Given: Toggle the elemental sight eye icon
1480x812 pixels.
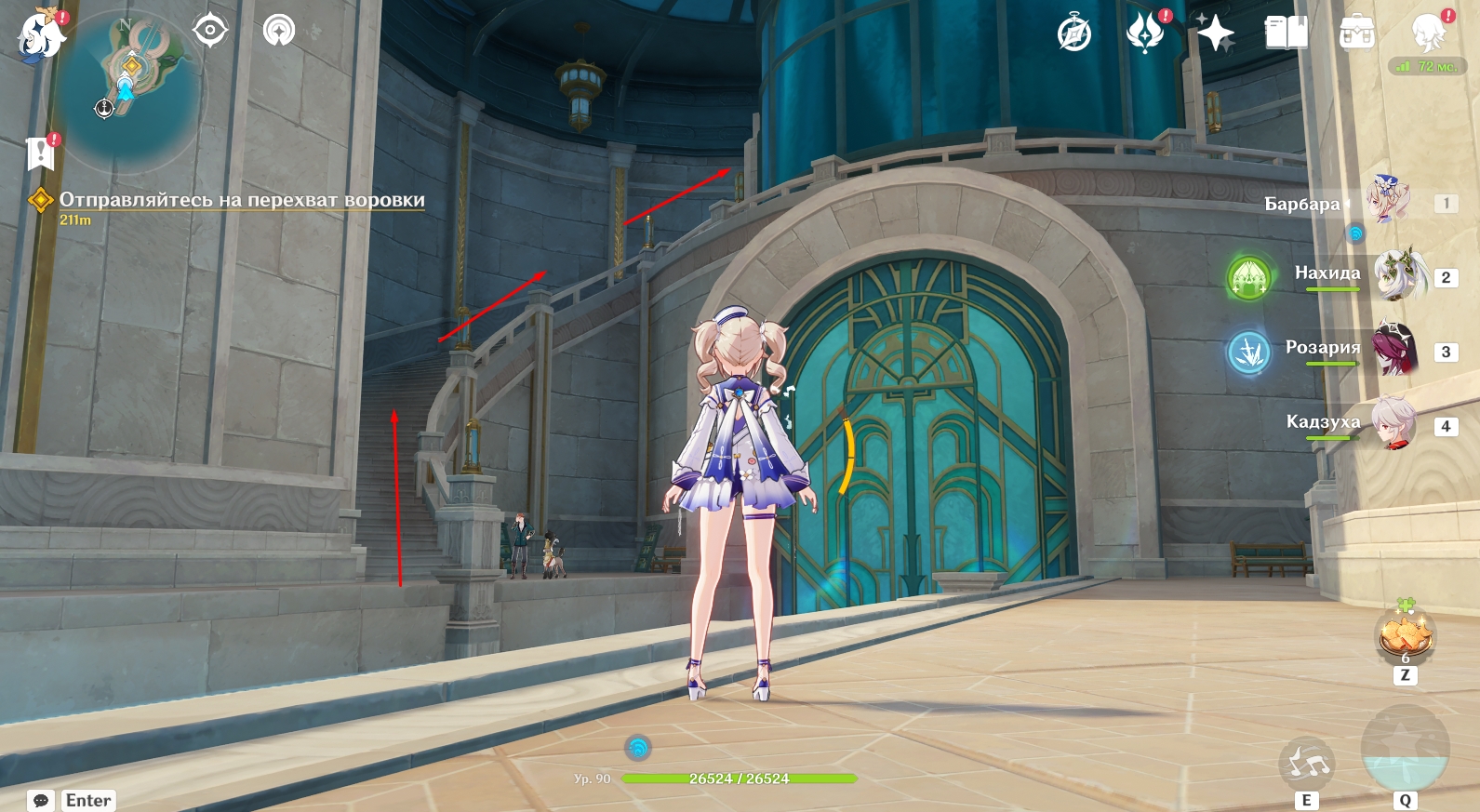Looking at the screenshot, I should click(x=210, y=31).
